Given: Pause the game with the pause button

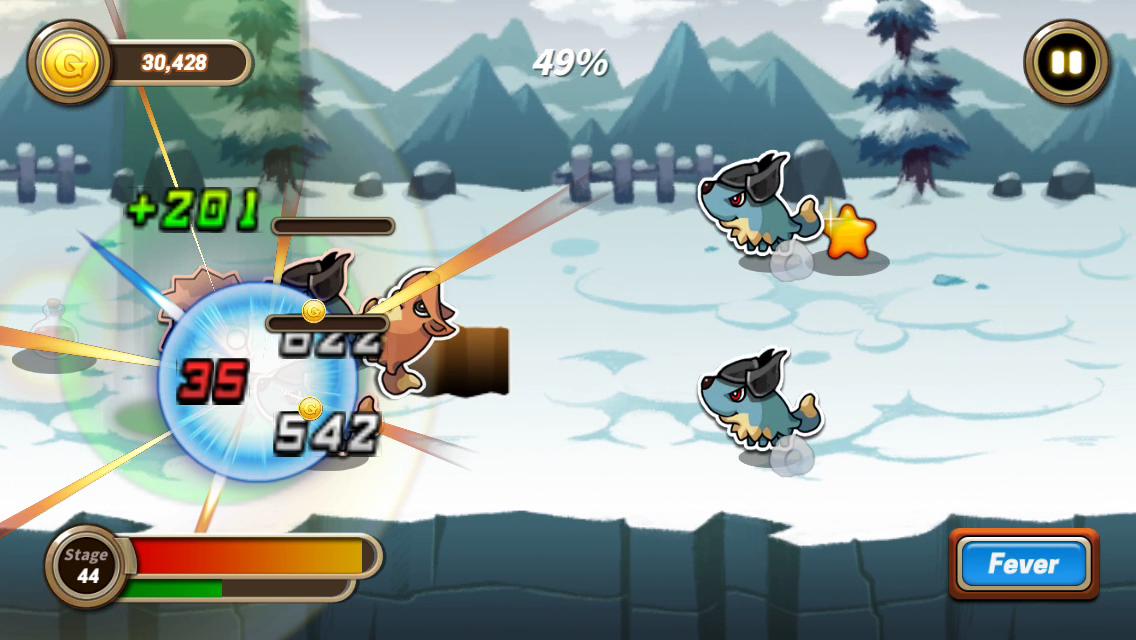Looking at the screenshot, I should (1066, 62).
